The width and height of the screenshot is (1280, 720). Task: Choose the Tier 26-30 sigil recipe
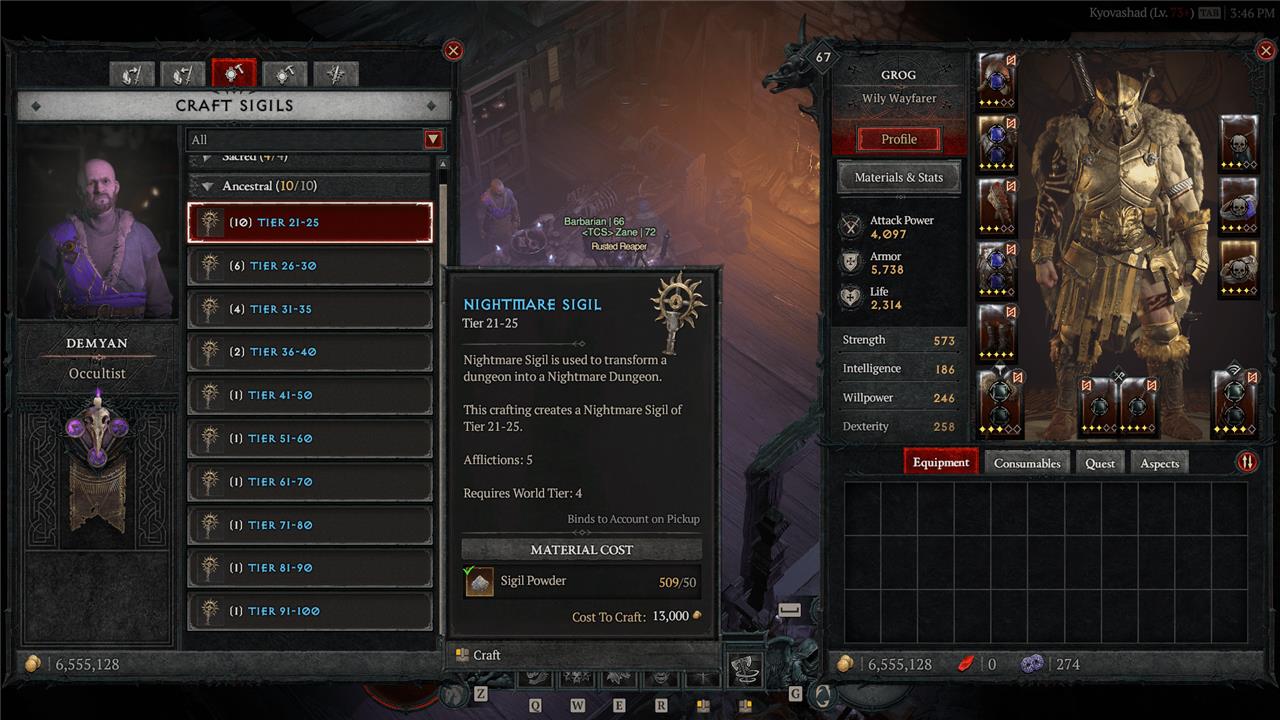(x=310, y=266)
